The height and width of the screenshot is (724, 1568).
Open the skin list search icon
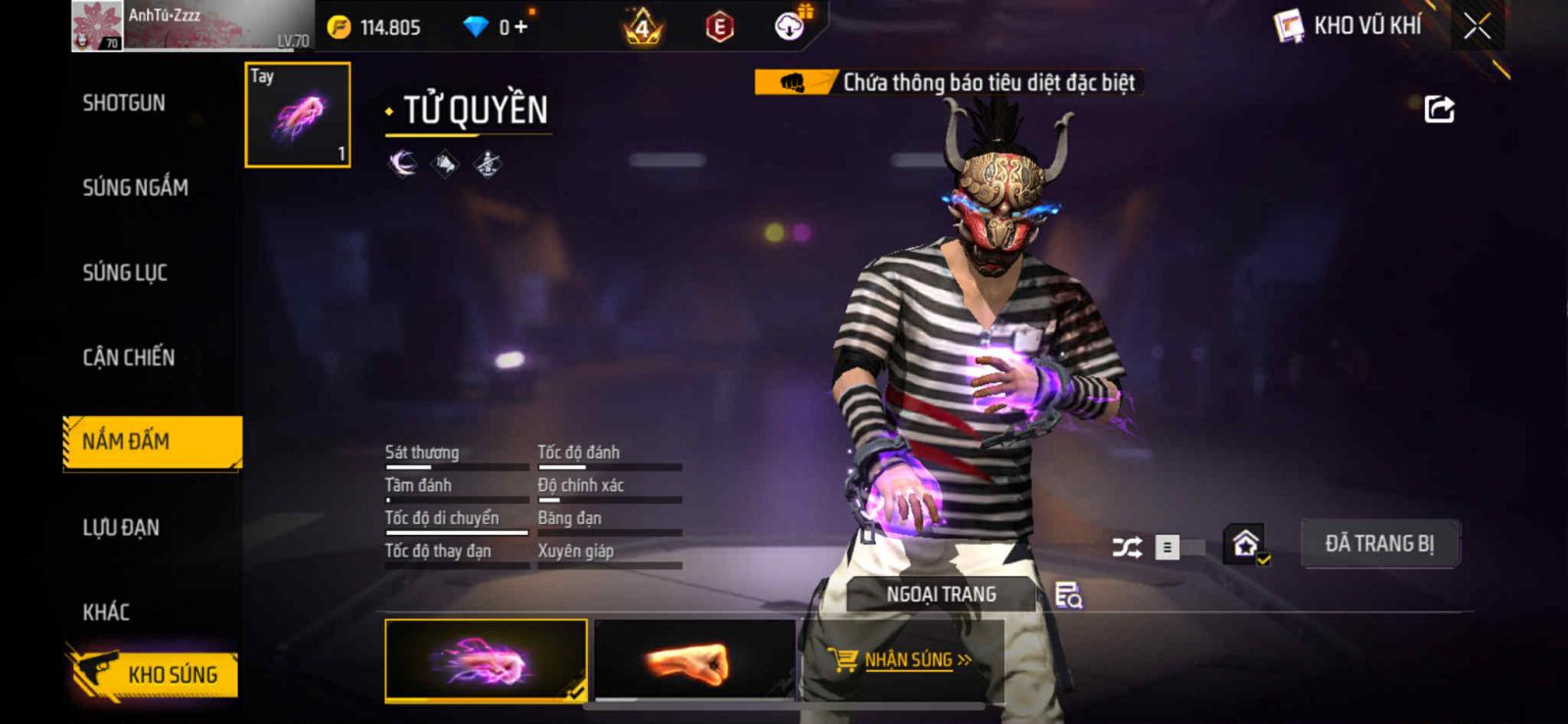tap(1068, 595)
